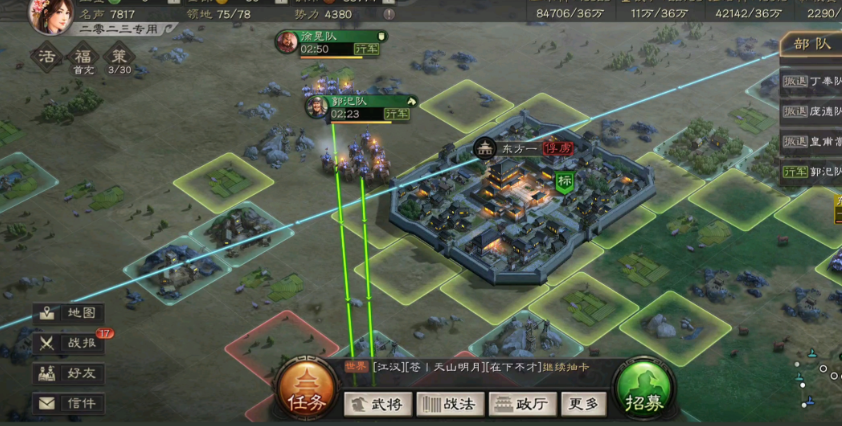Open the 政厅 (Government Hall) menu
This screenshot has height=426, width=842.
pyautogui.click(x=522, y=404)
